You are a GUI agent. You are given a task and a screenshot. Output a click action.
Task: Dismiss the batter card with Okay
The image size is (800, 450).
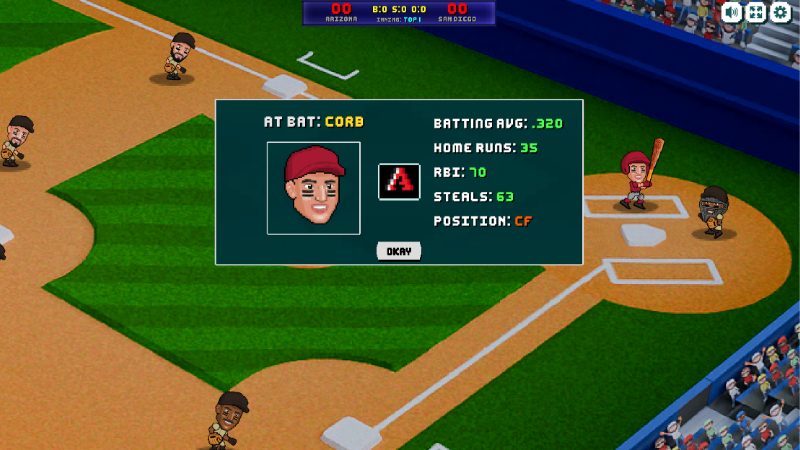(399, 251)
